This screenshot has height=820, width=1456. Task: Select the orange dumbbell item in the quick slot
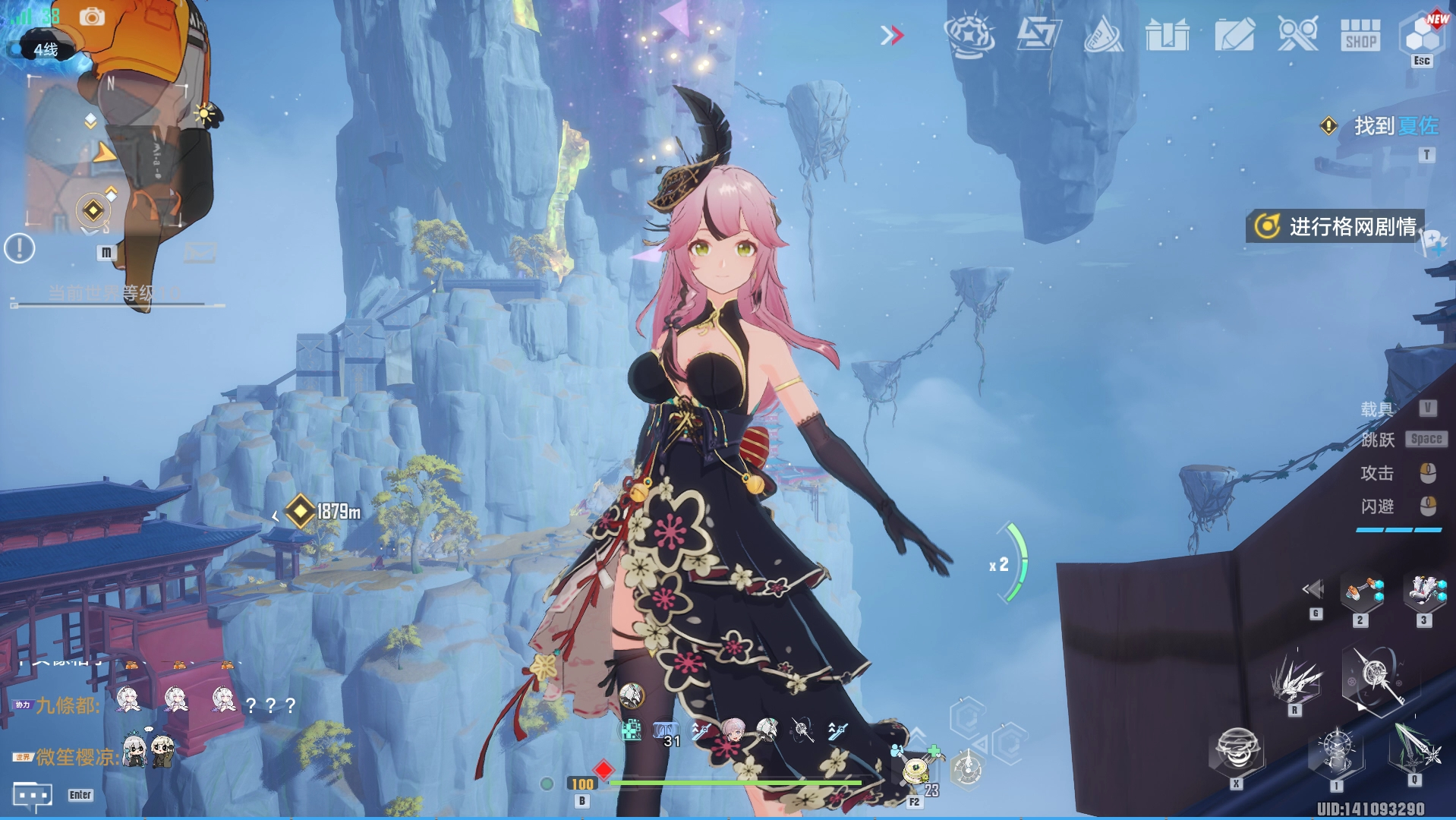1361,592
